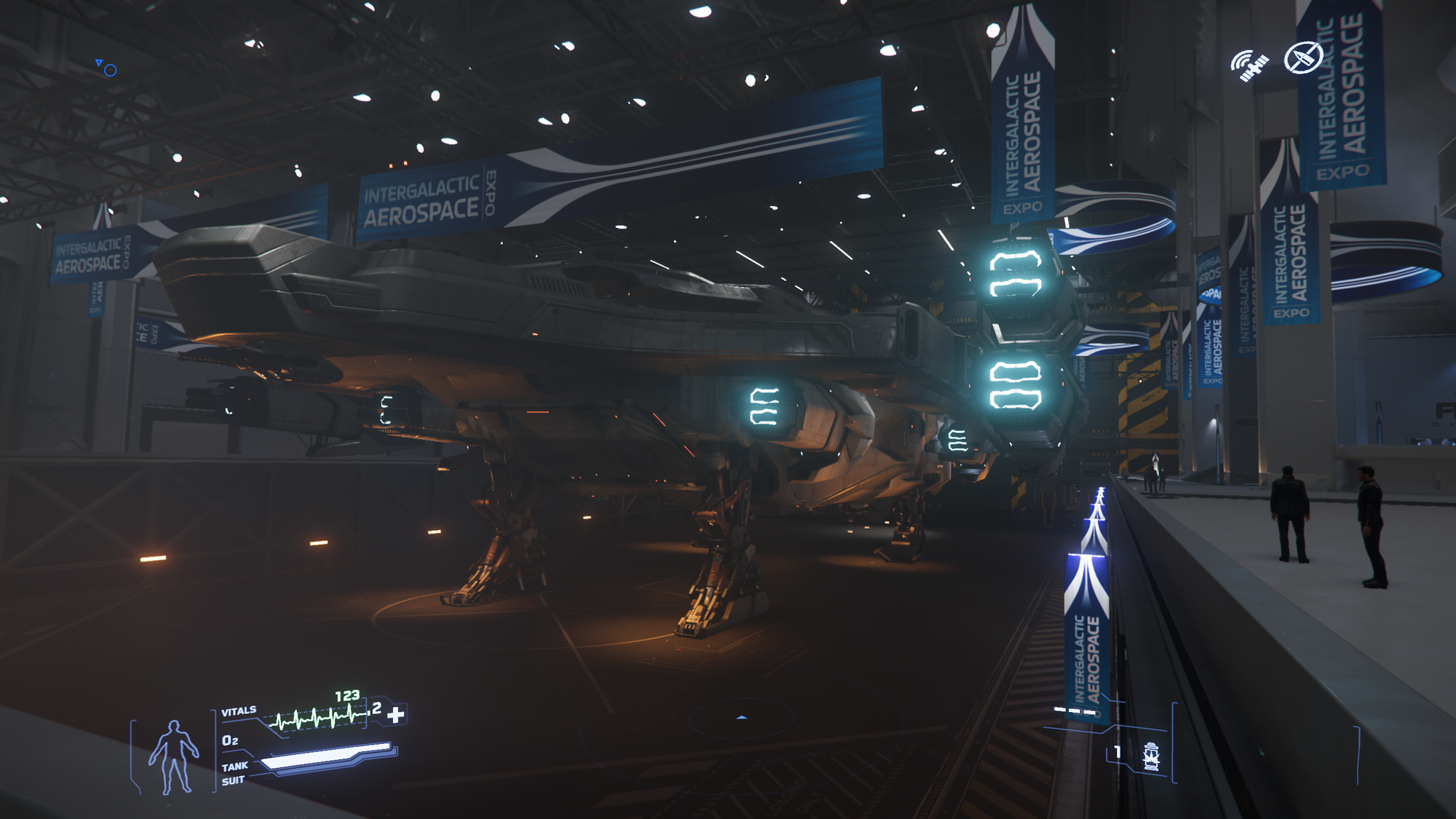Select the armistice zone crossed-circle icon
Image resolution: width=1456 pixels, height=819 pixels.
(x=1302, y=58)
